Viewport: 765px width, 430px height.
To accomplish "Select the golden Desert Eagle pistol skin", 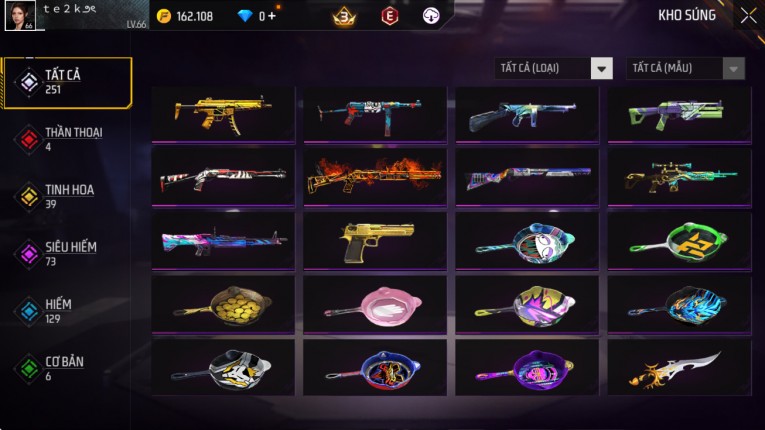I will [375, 239].
